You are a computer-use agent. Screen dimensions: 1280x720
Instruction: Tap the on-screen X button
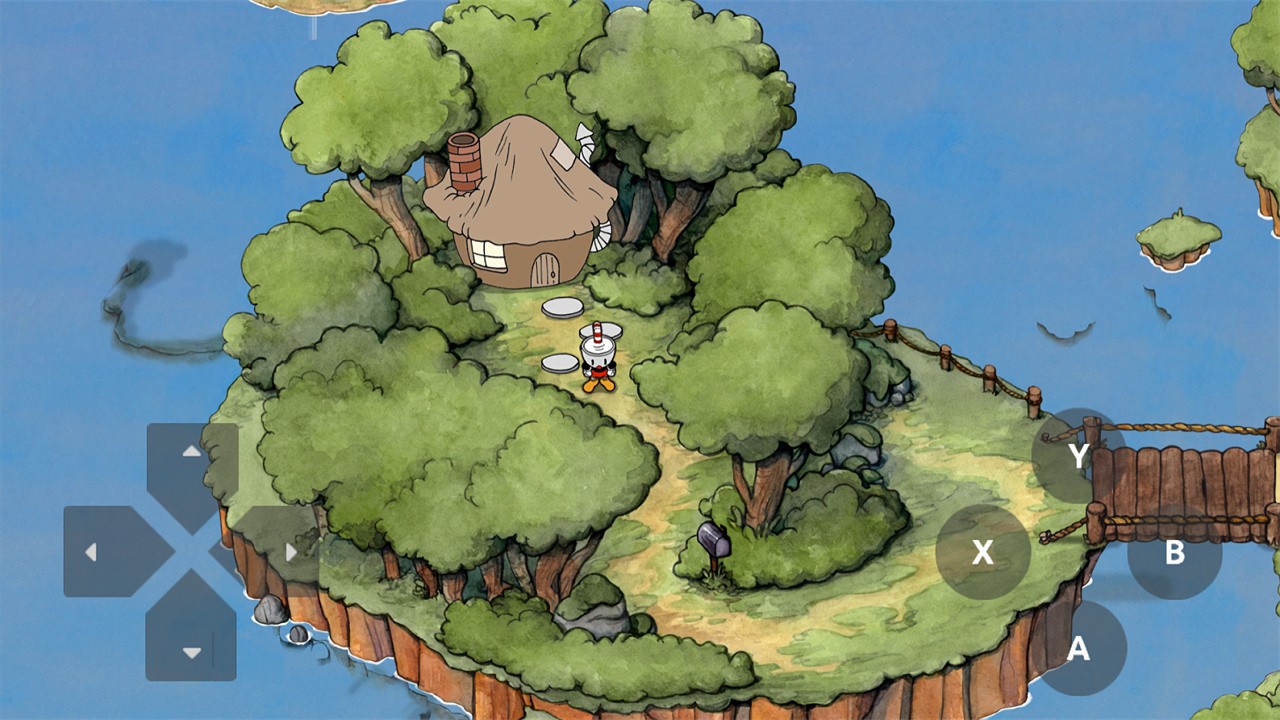coord(983,552)
